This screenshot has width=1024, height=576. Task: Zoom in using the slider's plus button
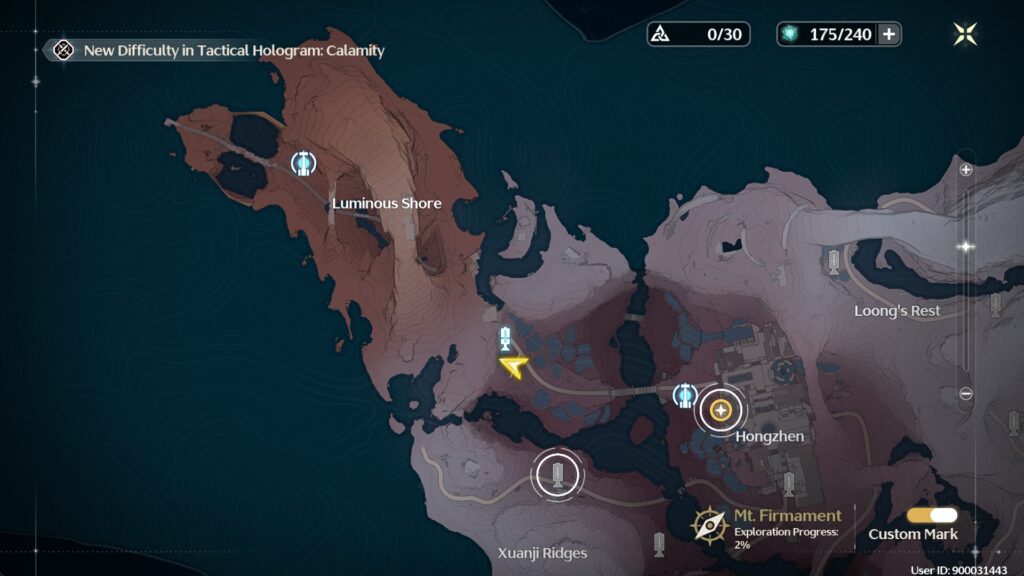pyautogui.click(x=966, y=170)
